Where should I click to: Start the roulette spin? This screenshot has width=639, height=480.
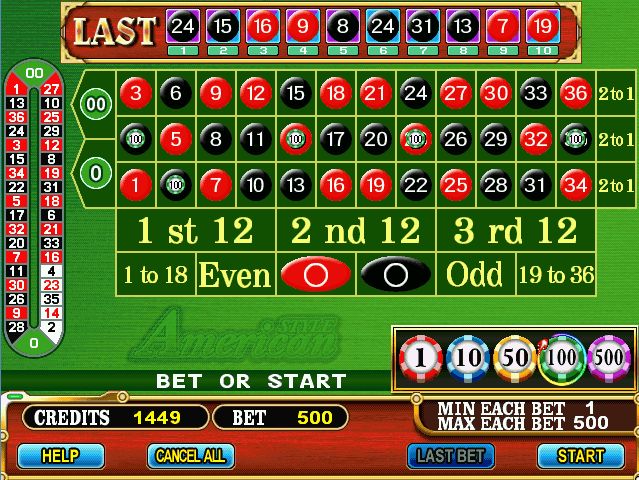pos(580,455)
